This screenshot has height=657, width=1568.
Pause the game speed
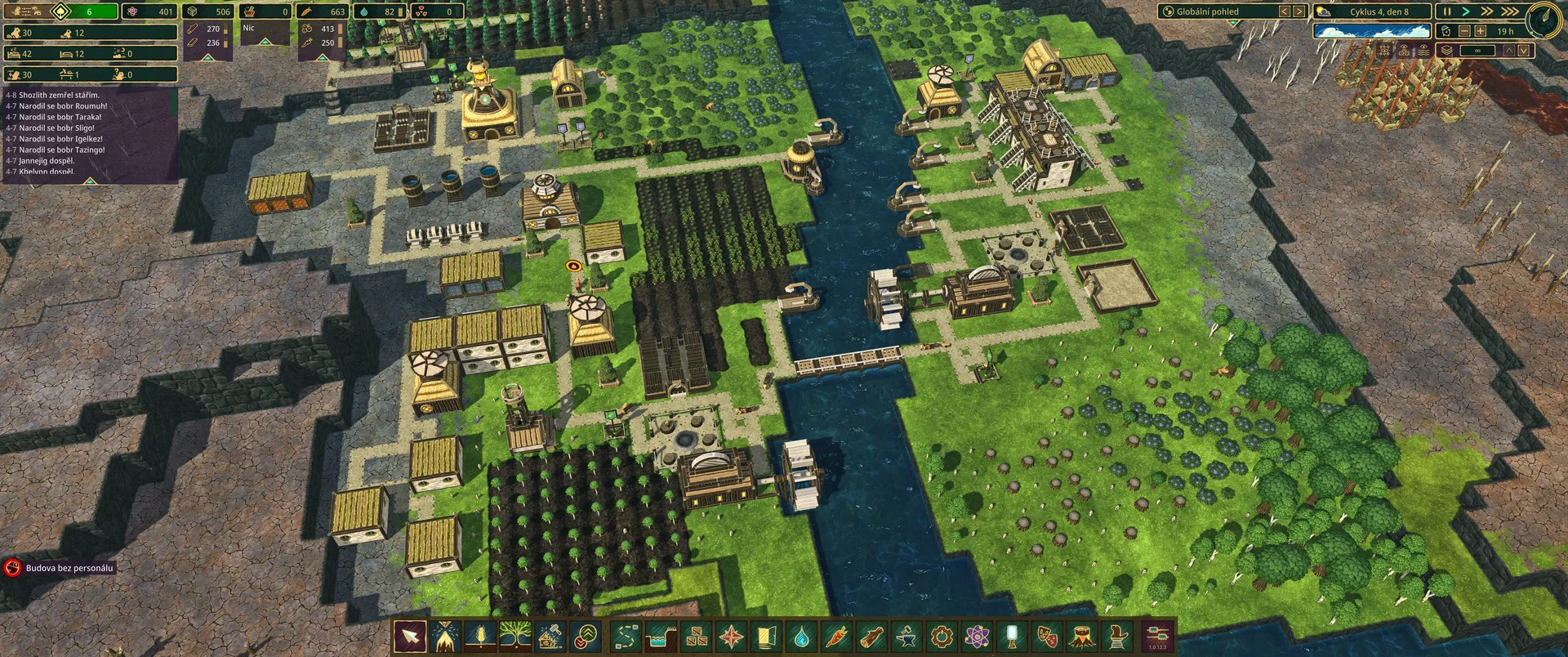(x=1447, y=11)
